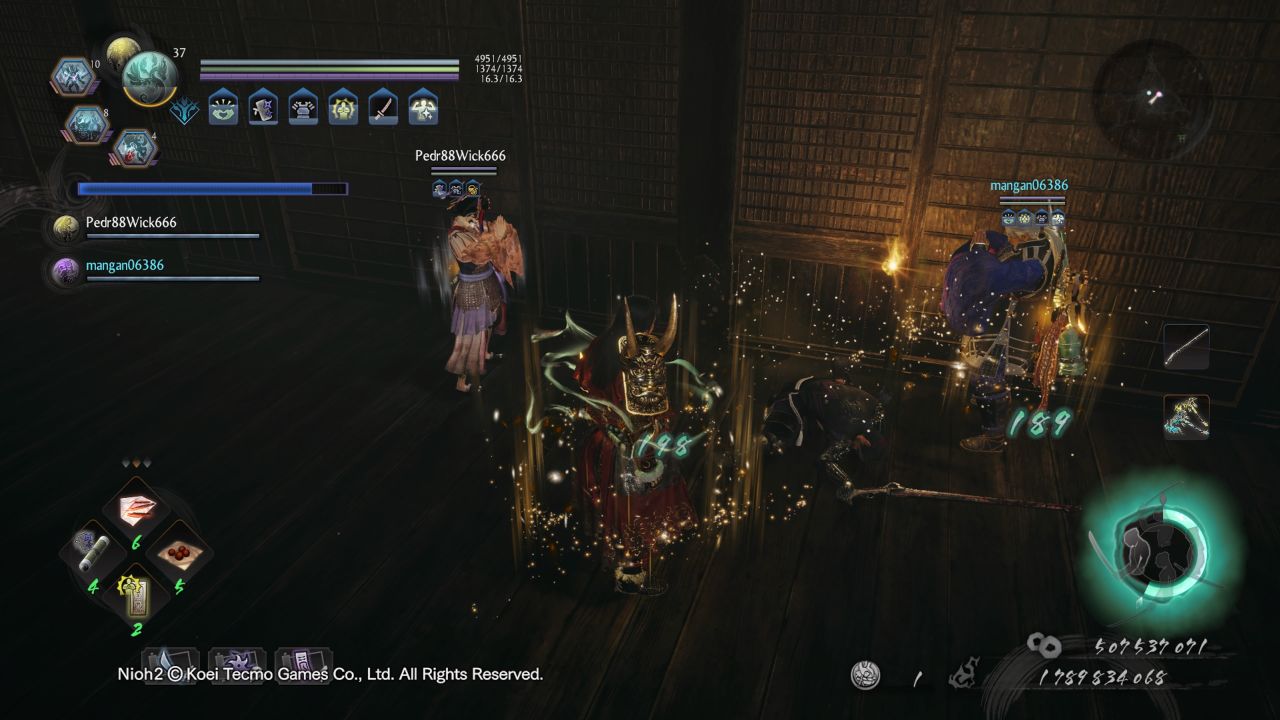Select the healing heart buff icon
The height and width of the screenshot is (720, 1280).
[222, 109]
